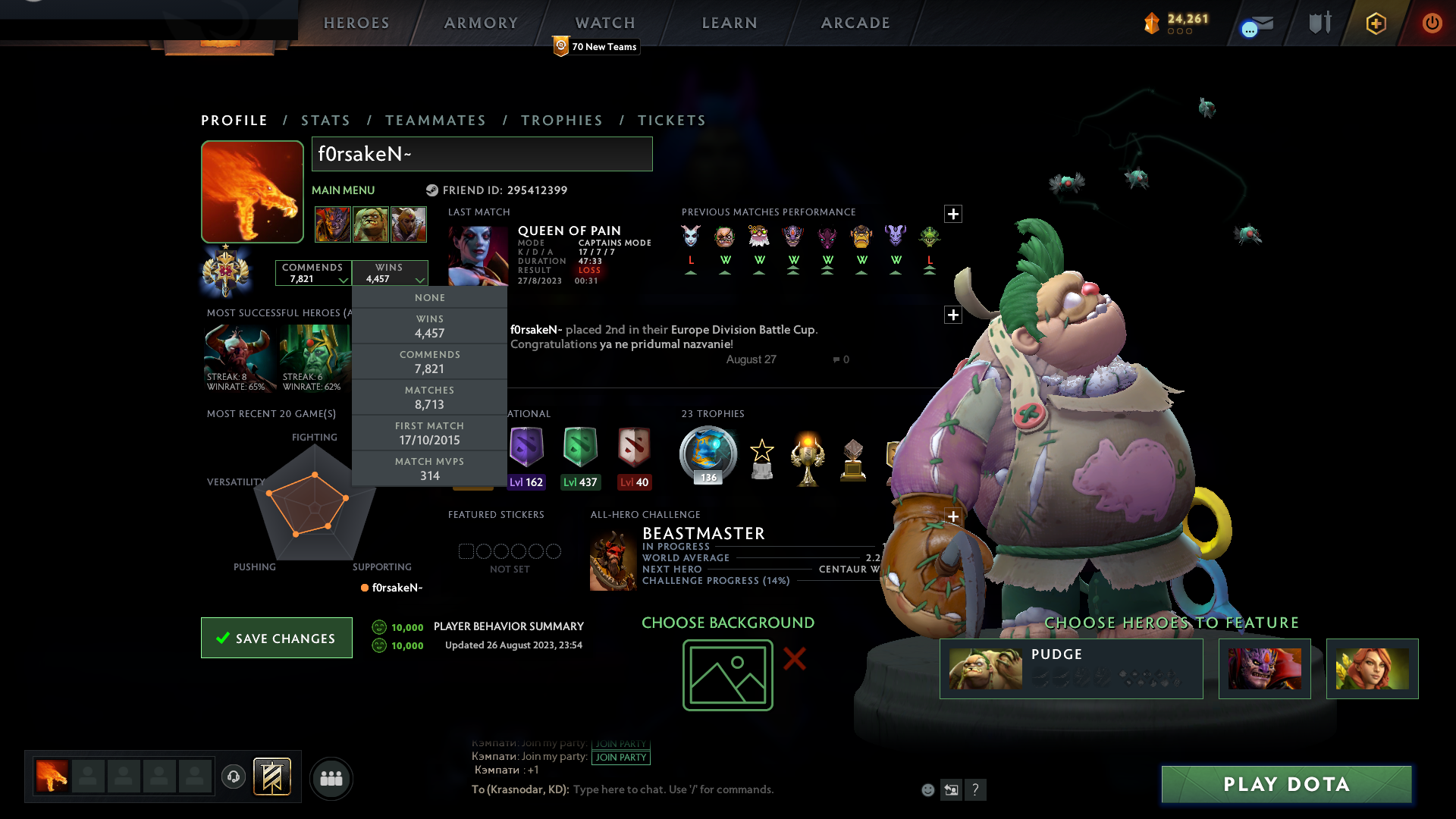The height and width of the screenshot is (819, 1456).
Task: Select the Pudge featured hero thumbnail
Action: 986,669
